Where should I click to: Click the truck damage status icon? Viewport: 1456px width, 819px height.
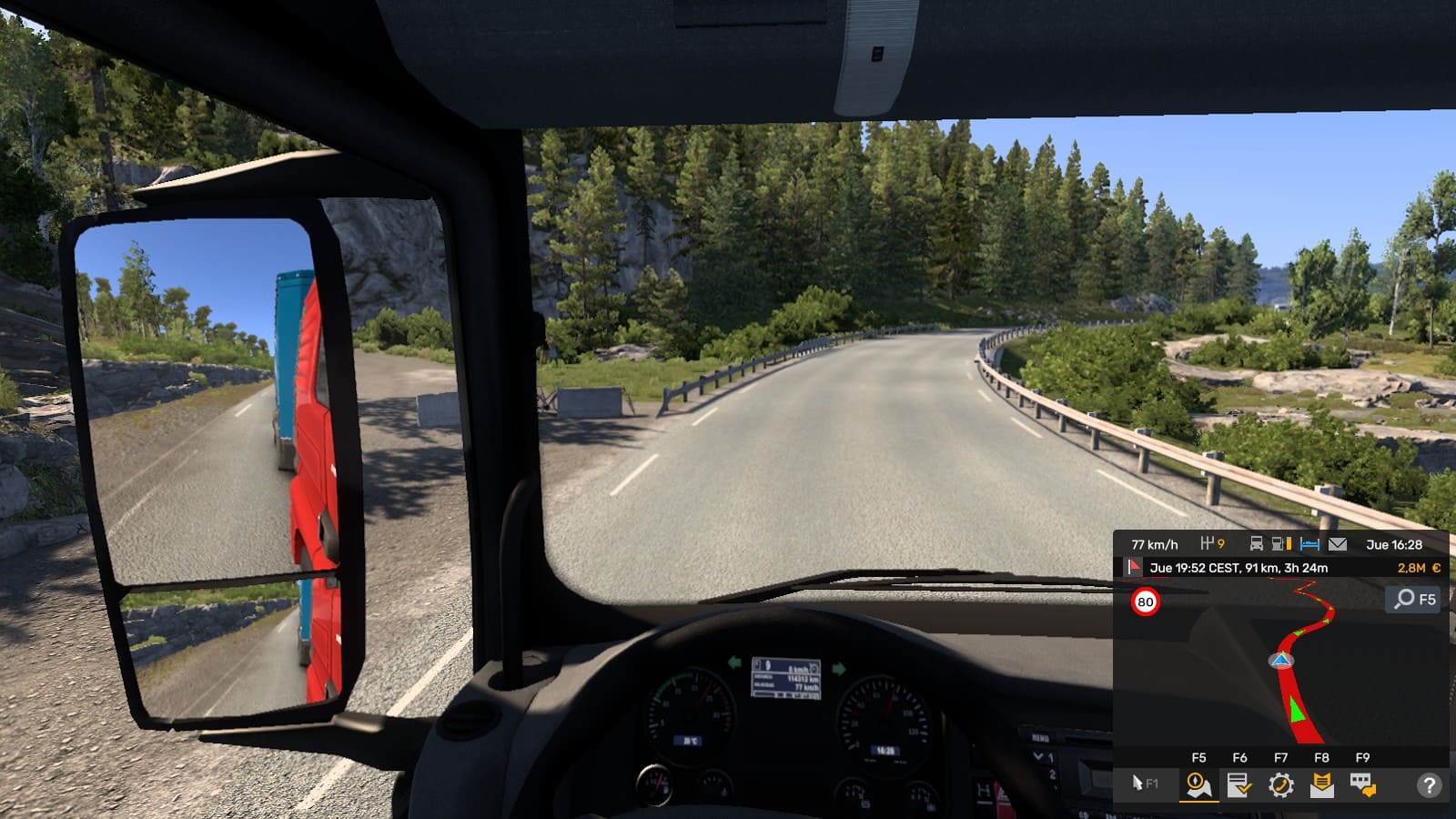tap(1256, 544)
